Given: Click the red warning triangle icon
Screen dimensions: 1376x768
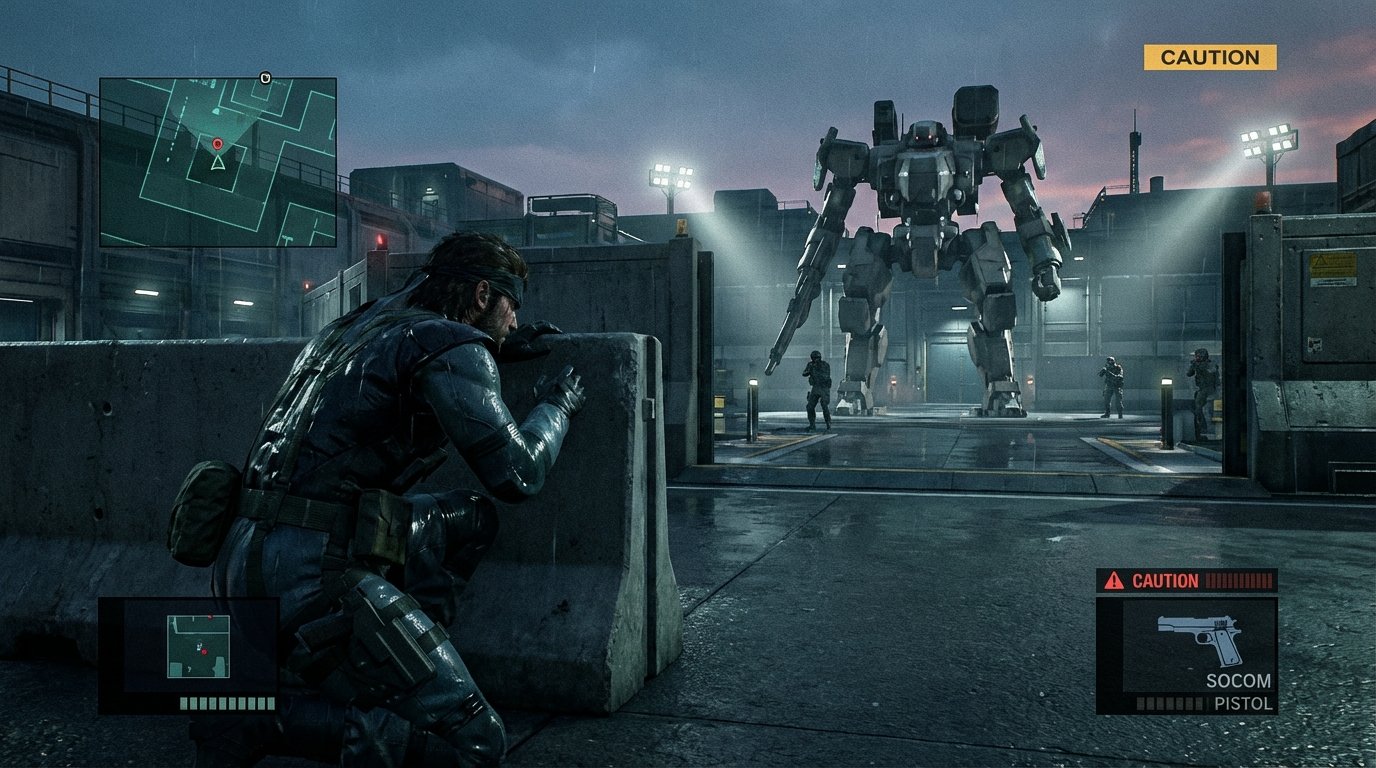Looking at the screenshot, I should (x=1114, y=580).
